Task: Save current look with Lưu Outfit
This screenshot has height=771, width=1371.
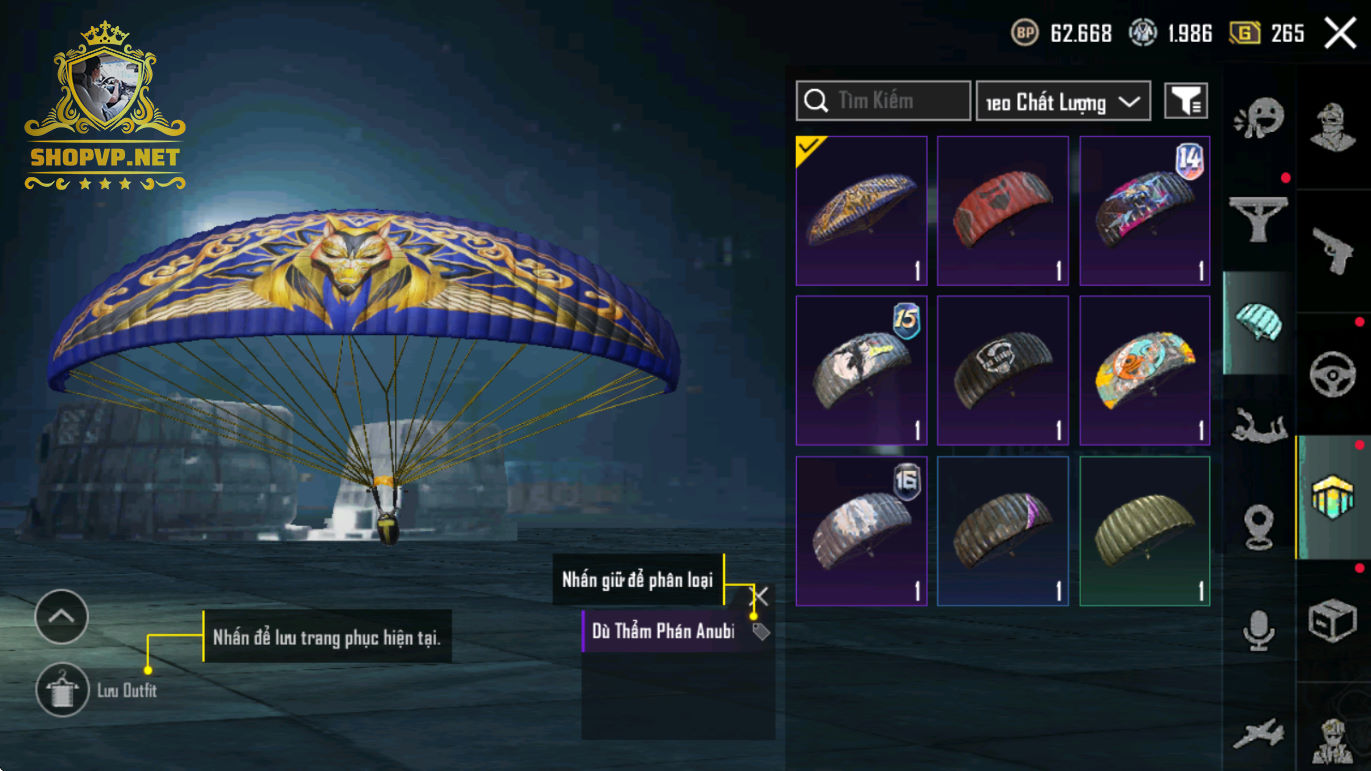Action: 62,690
